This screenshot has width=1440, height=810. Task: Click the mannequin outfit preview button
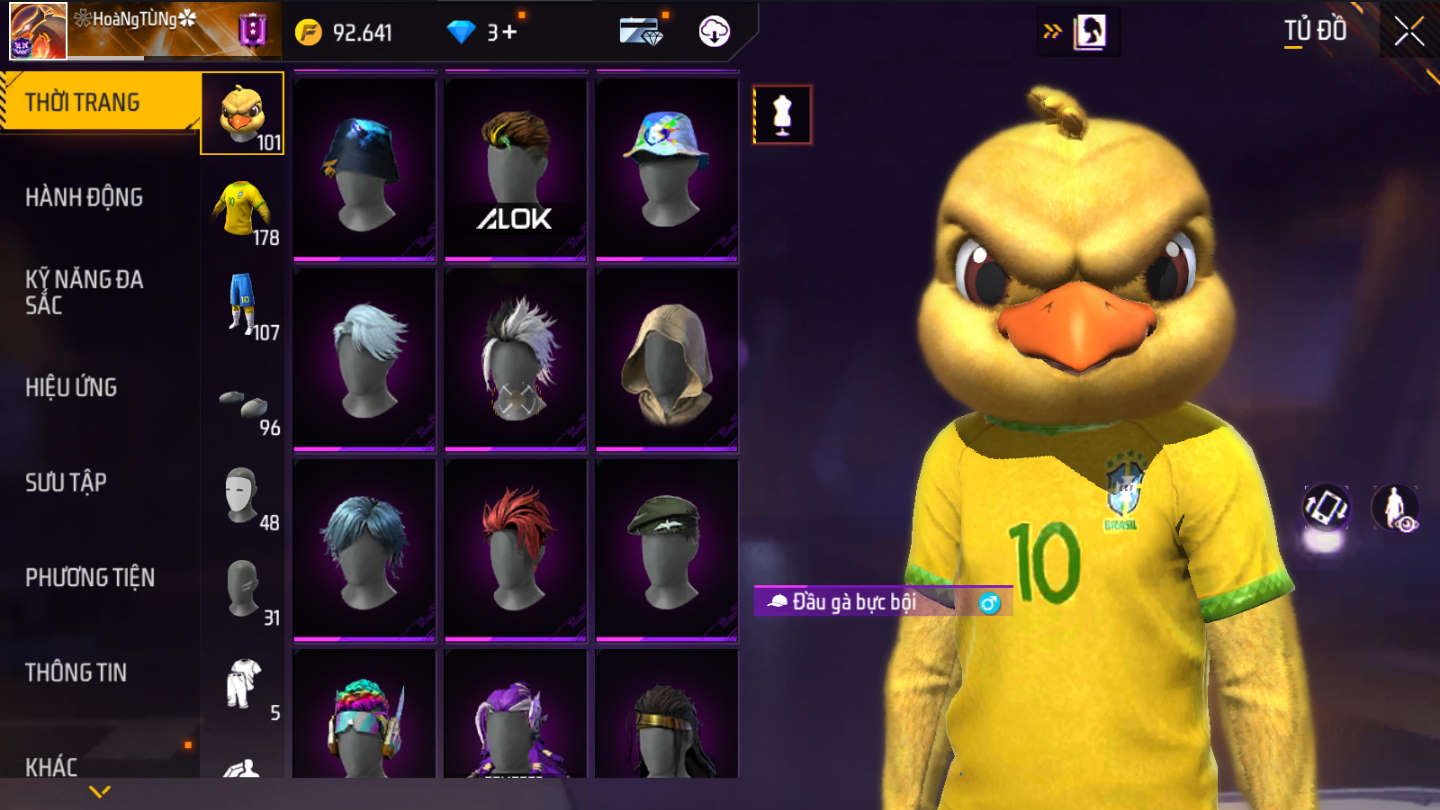tap(782, 115)
